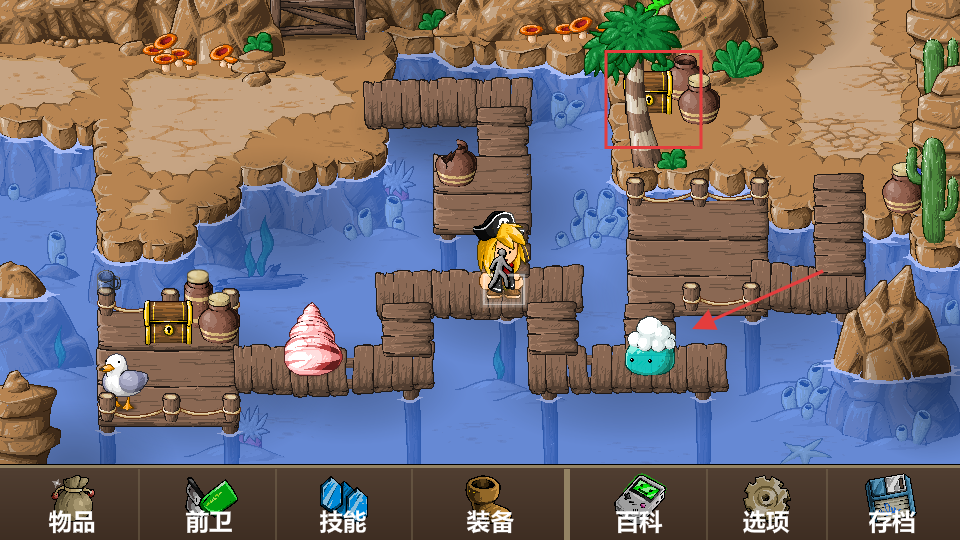960x540 pixels.
Task: Open the 存档 save menu
Action: pos(891,504)
